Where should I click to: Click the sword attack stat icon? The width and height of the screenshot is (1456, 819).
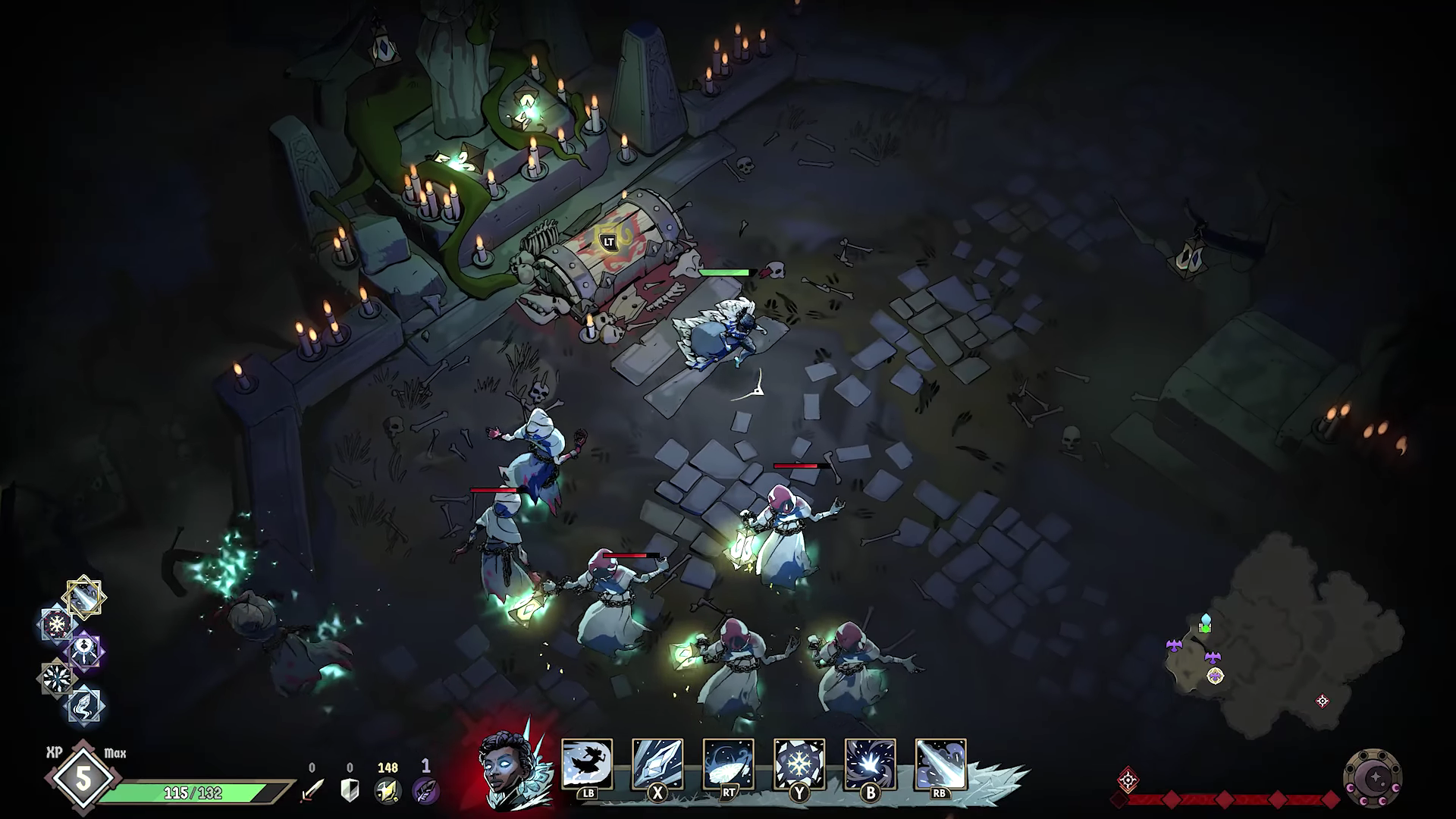click(x=312, y=790)
